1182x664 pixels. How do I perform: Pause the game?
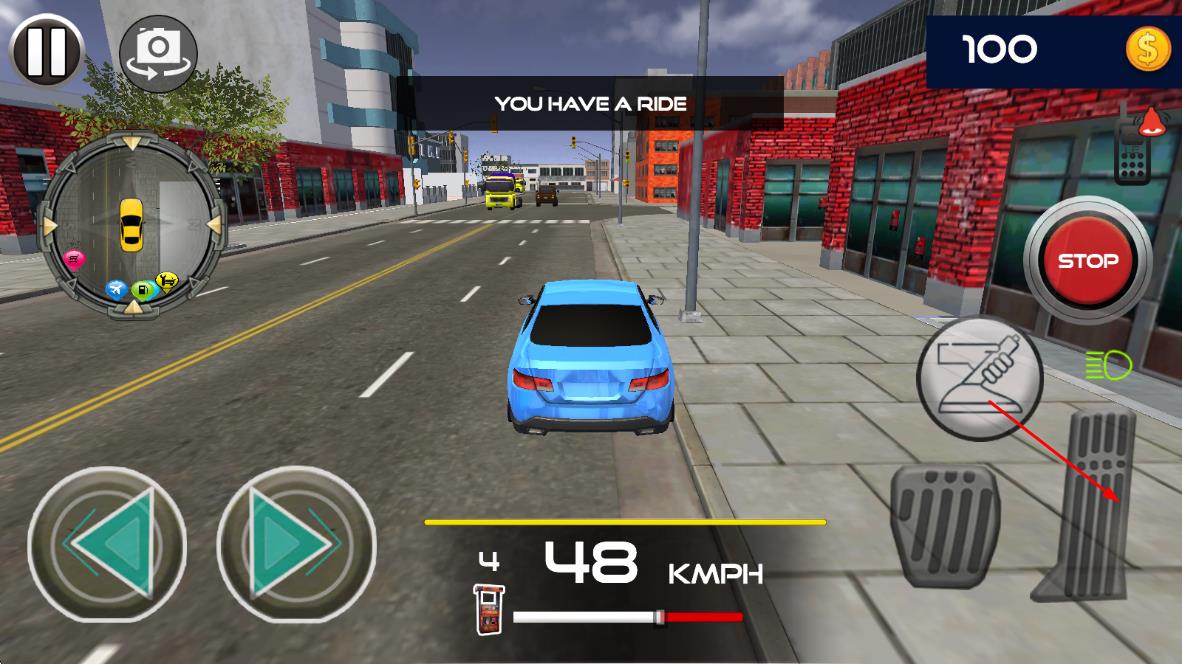click(47, 50)
